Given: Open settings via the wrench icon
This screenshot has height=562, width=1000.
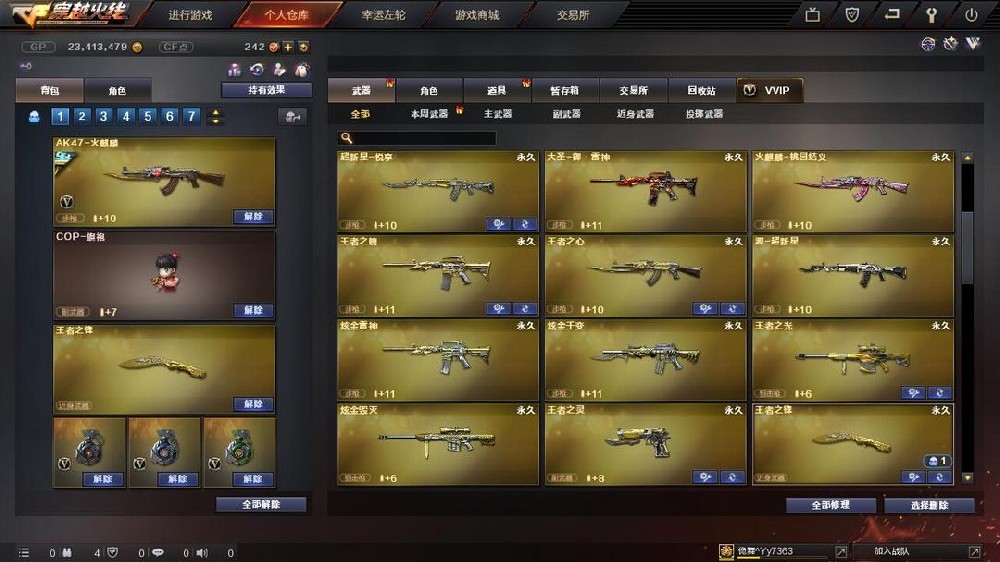Looking at the screenshot, I should 932,15.
